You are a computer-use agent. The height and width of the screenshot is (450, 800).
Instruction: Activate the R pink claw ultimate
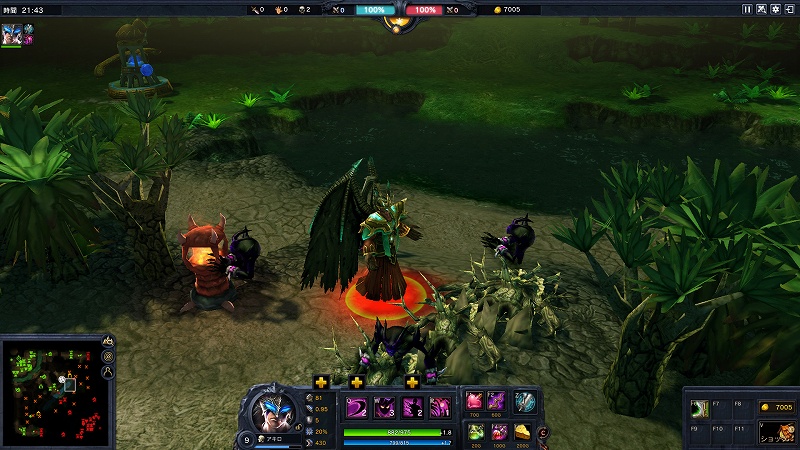(x=440, y=406)
